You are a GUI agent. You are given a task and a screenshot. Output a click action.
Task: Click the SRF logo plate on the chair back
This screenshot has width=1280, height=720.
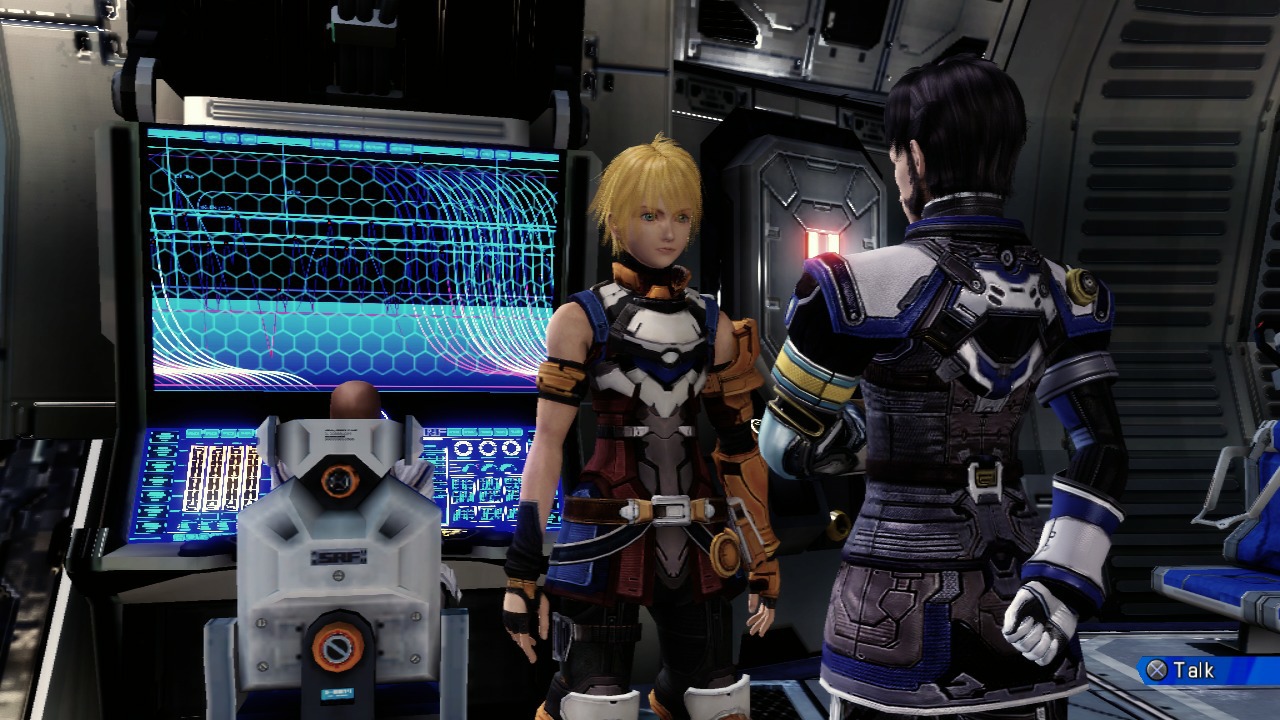point(338,555)
